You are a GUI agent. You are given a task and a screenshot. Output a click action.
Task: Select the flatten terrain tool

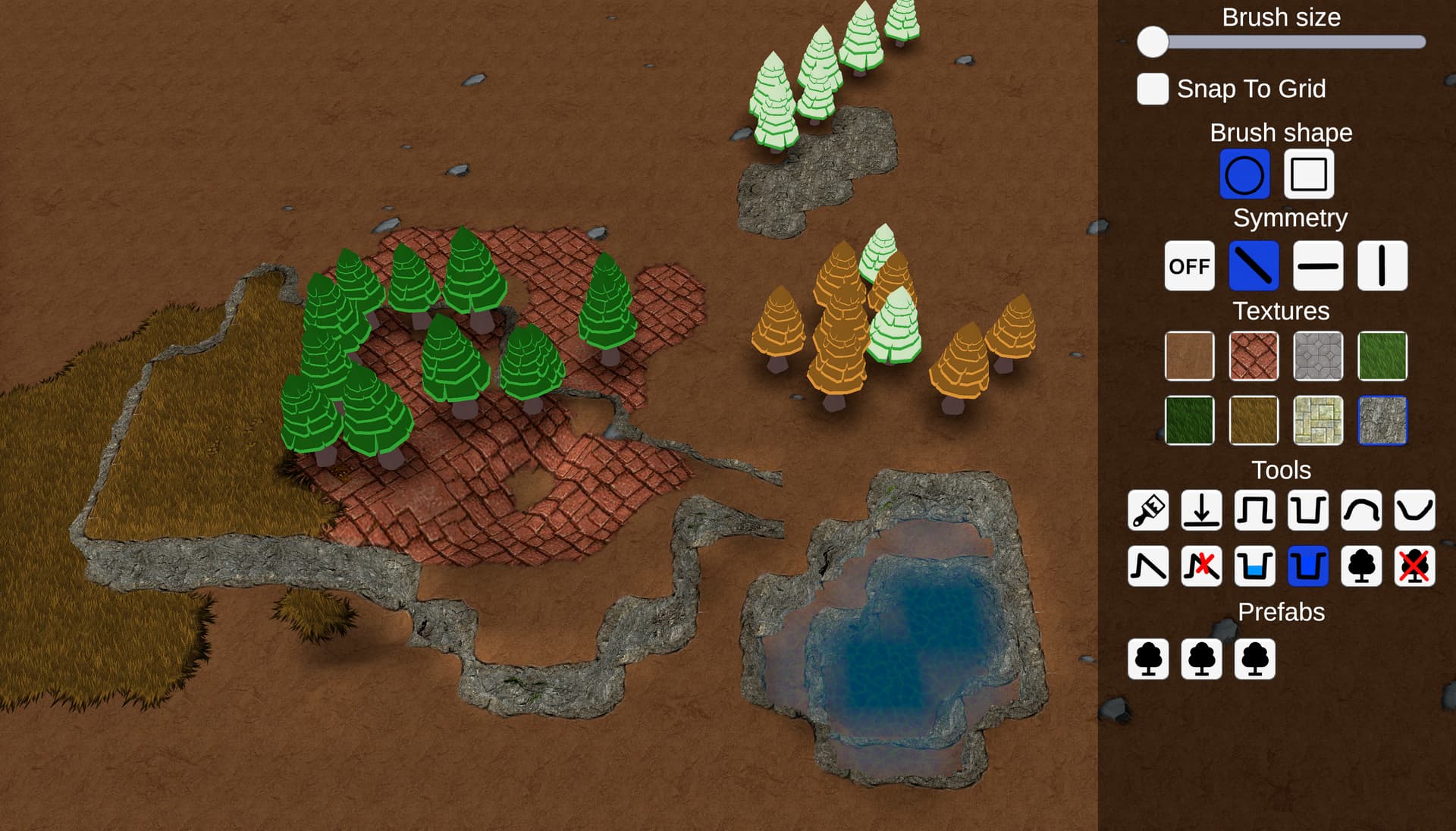[1202, 512]
